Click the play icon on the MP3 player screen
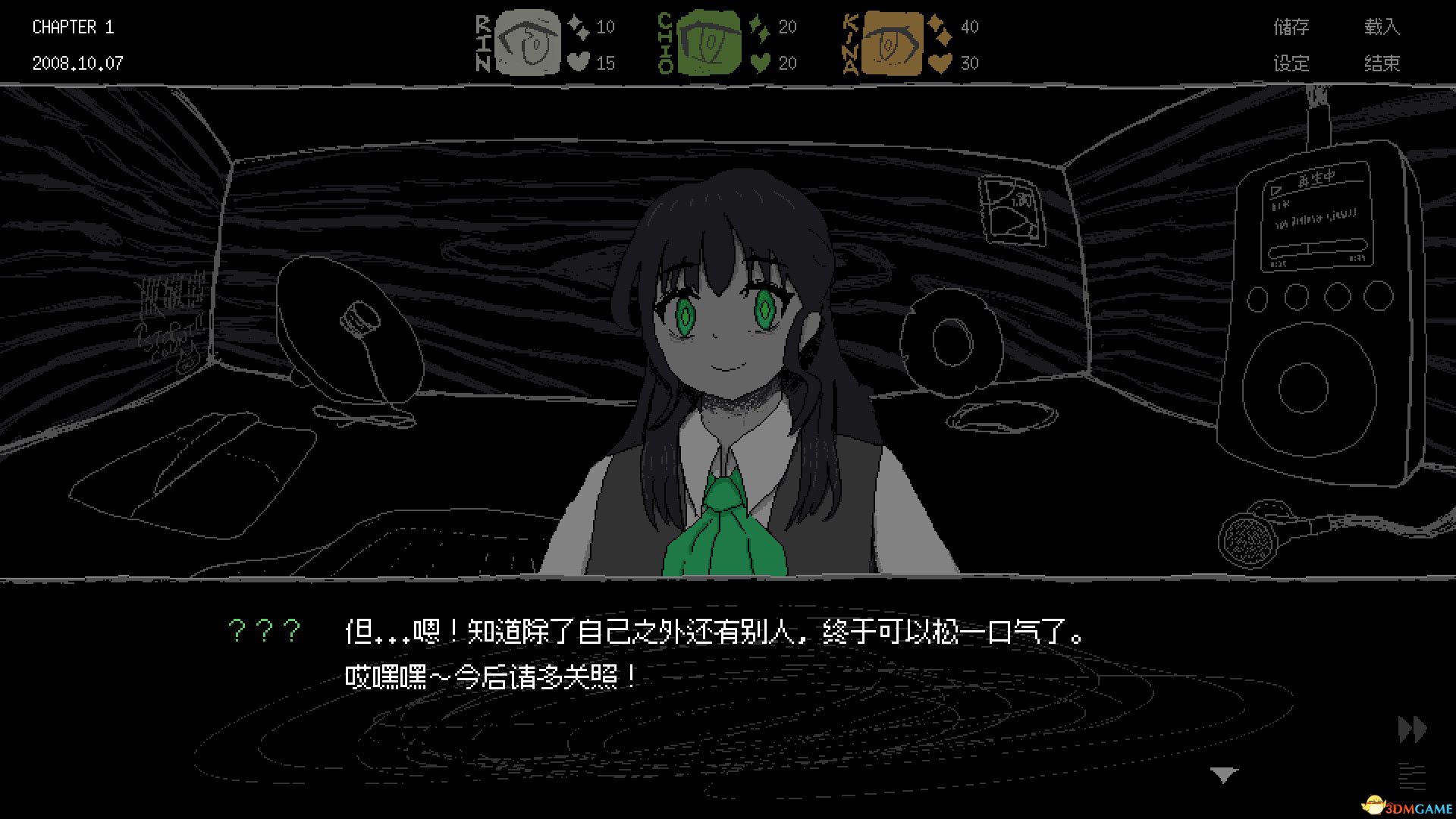Viewport: 1456px width, 819px height. pos(1276,190)
